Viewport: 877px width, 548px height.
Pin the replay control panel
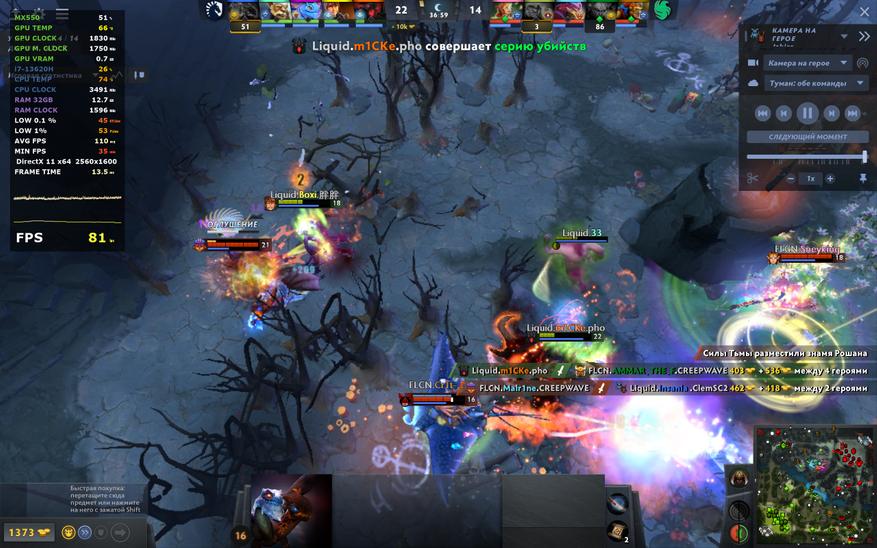click(x=862, y=179)
